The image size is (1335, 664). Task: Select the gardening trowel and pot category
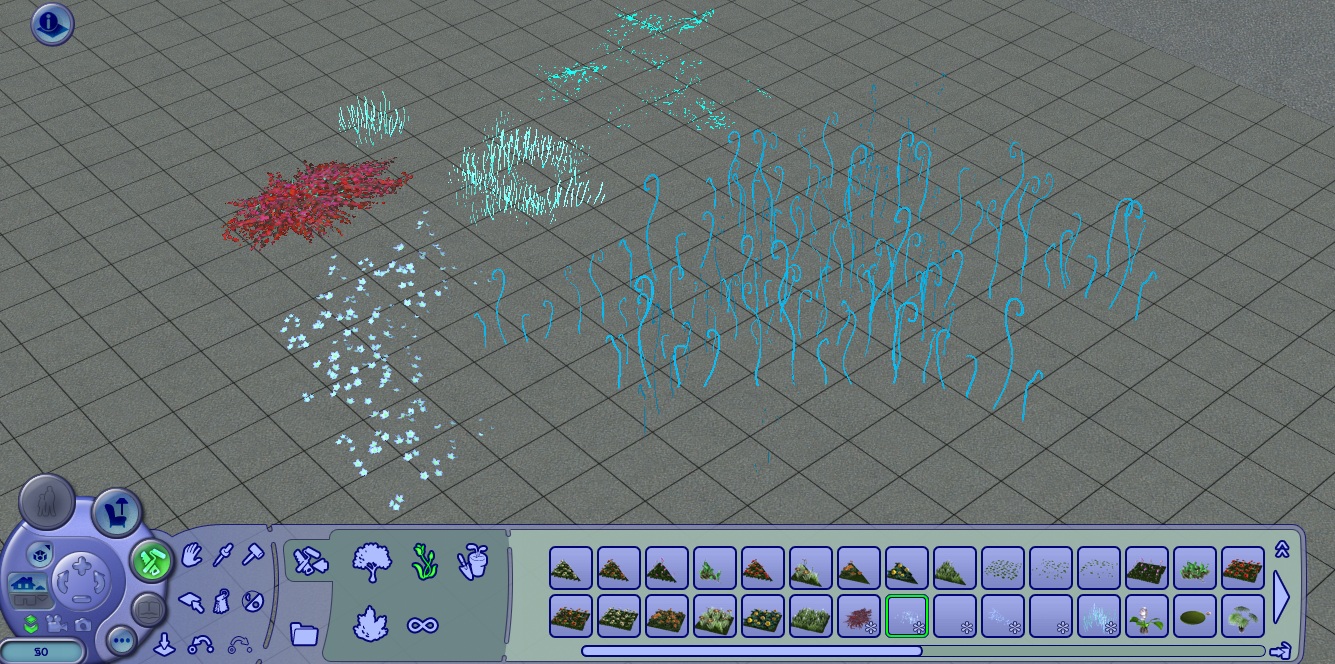tap(472, 562)
